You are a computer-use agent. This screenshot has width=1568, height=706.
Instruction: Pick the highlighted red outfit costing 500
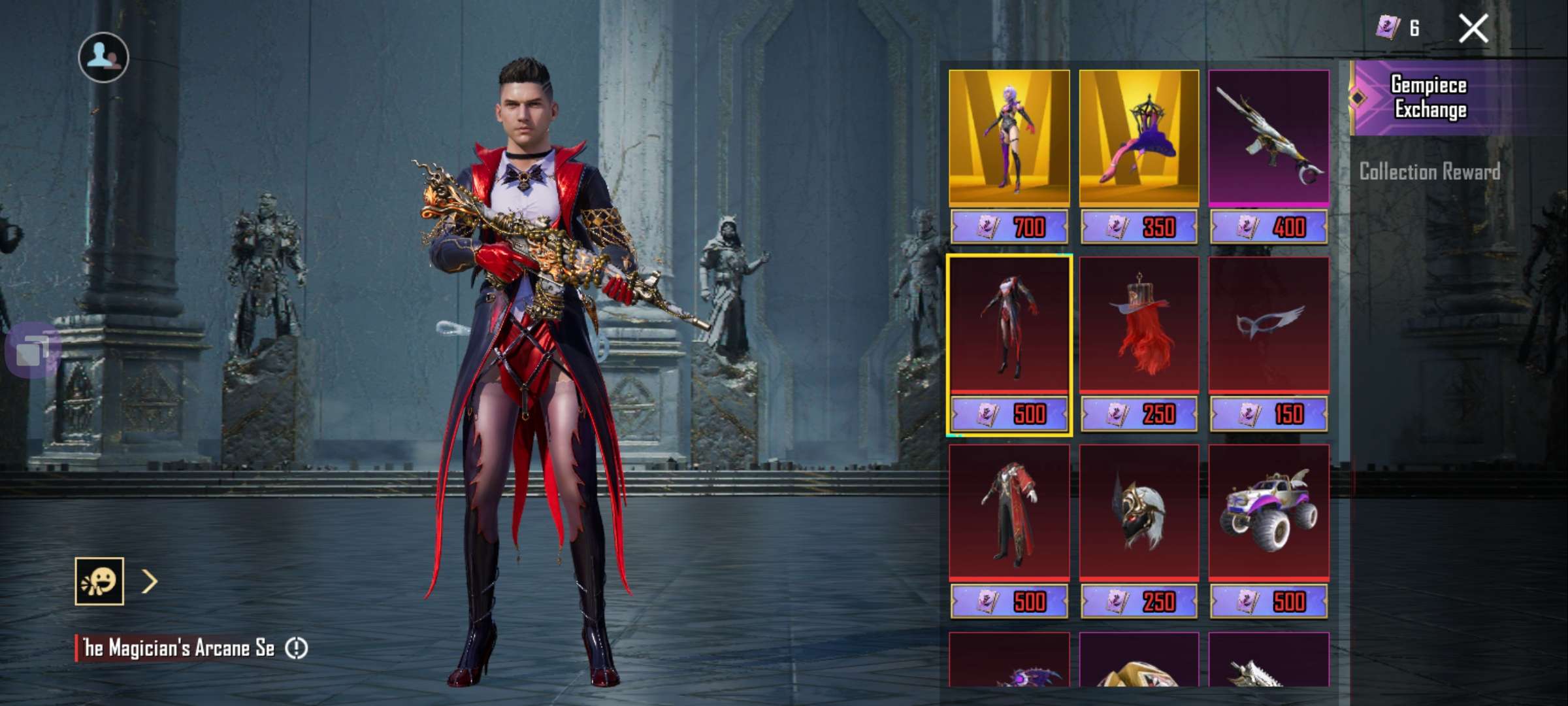pos(1009,326)
